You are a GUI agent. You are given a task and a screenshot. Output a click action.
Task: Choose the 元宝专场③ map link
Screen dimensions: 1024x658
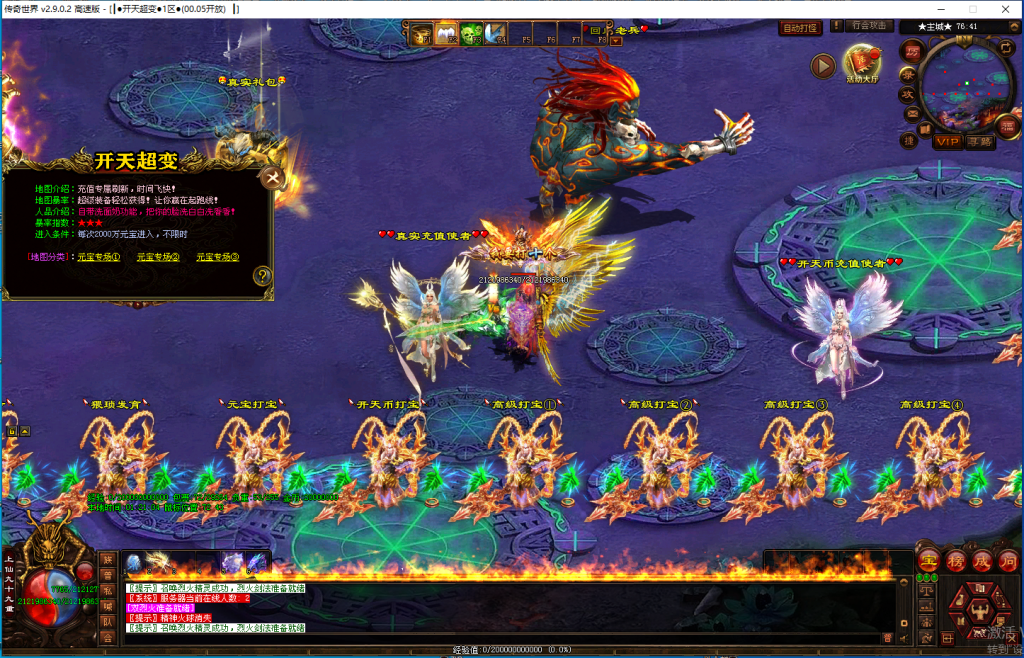[217, 257]
